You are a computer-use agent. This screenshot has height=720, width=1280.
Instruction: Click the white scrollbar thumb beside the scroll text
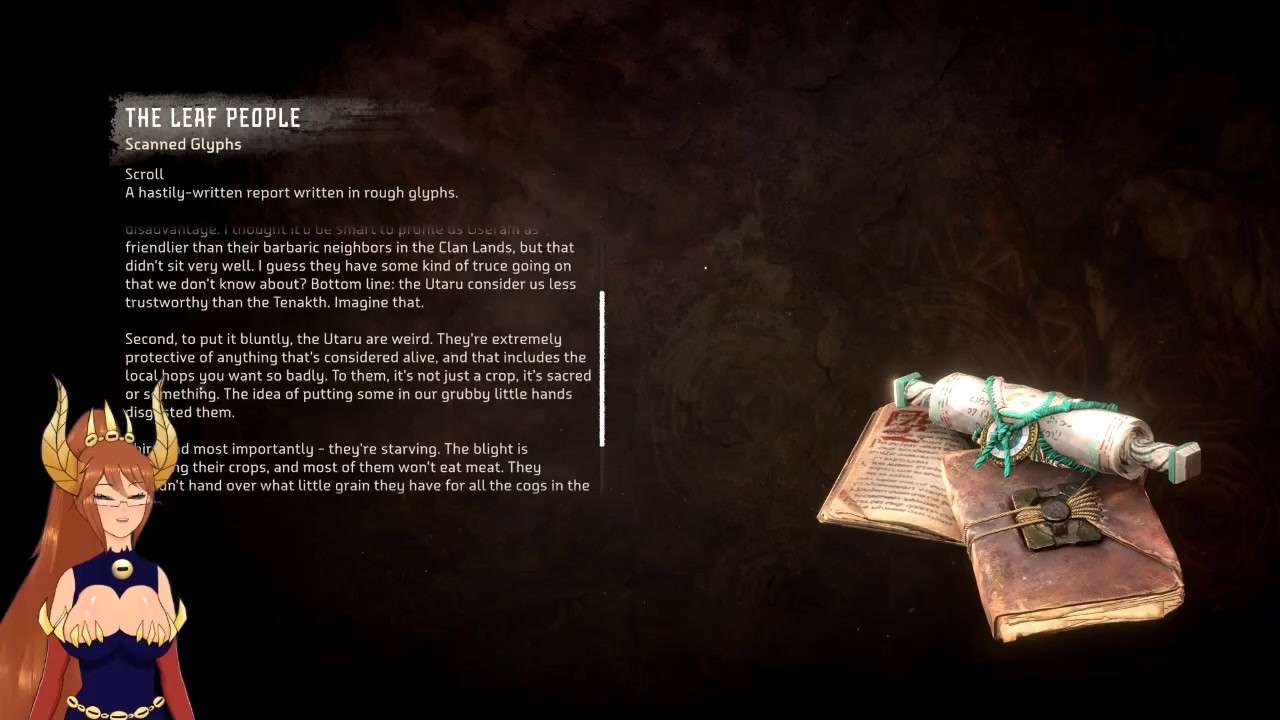602,368
